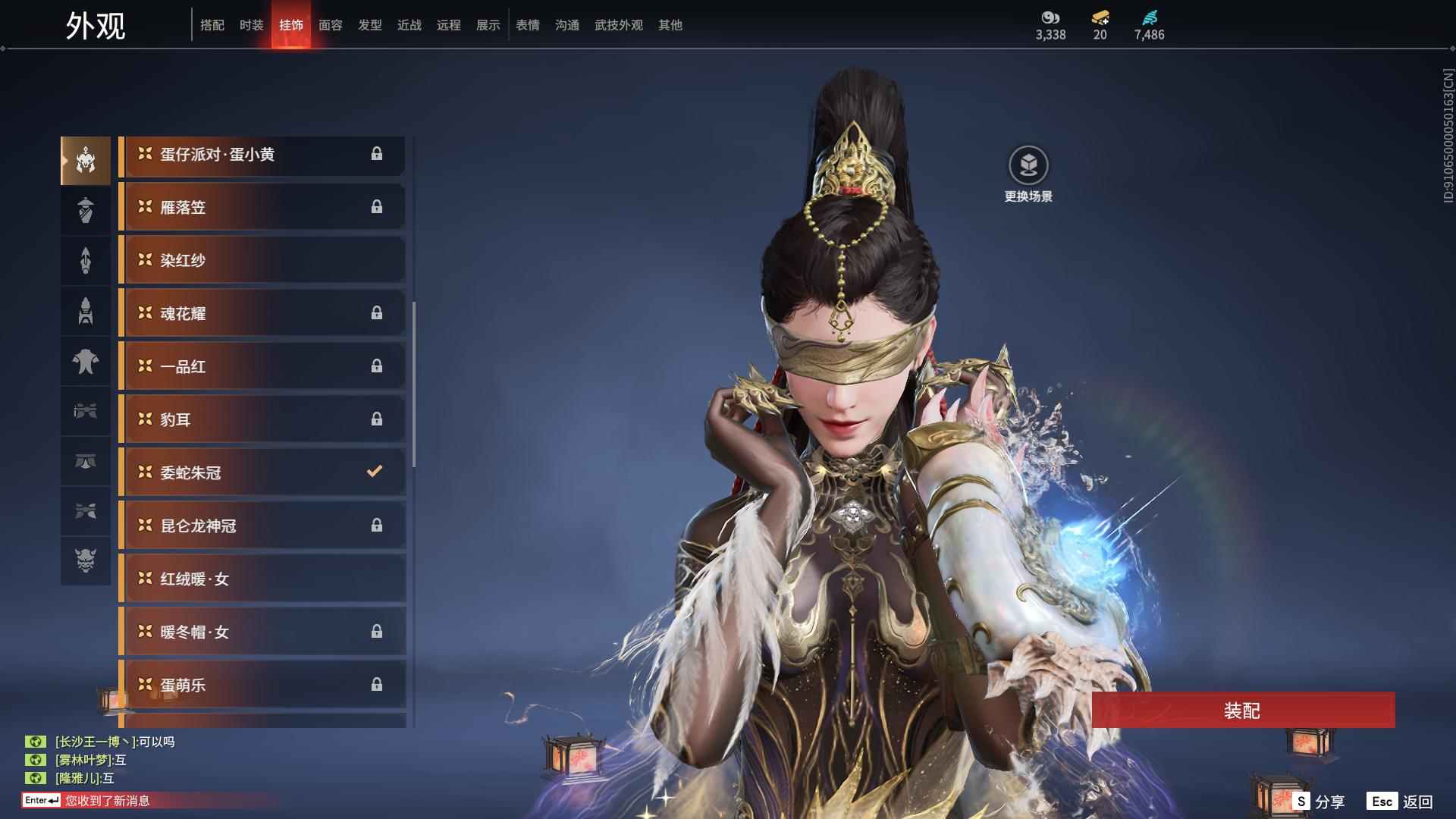Select the 昆仑龙神冠 list item
Image resolution: width=1456 pixels, height=819 pixels.
click(262, 526)
